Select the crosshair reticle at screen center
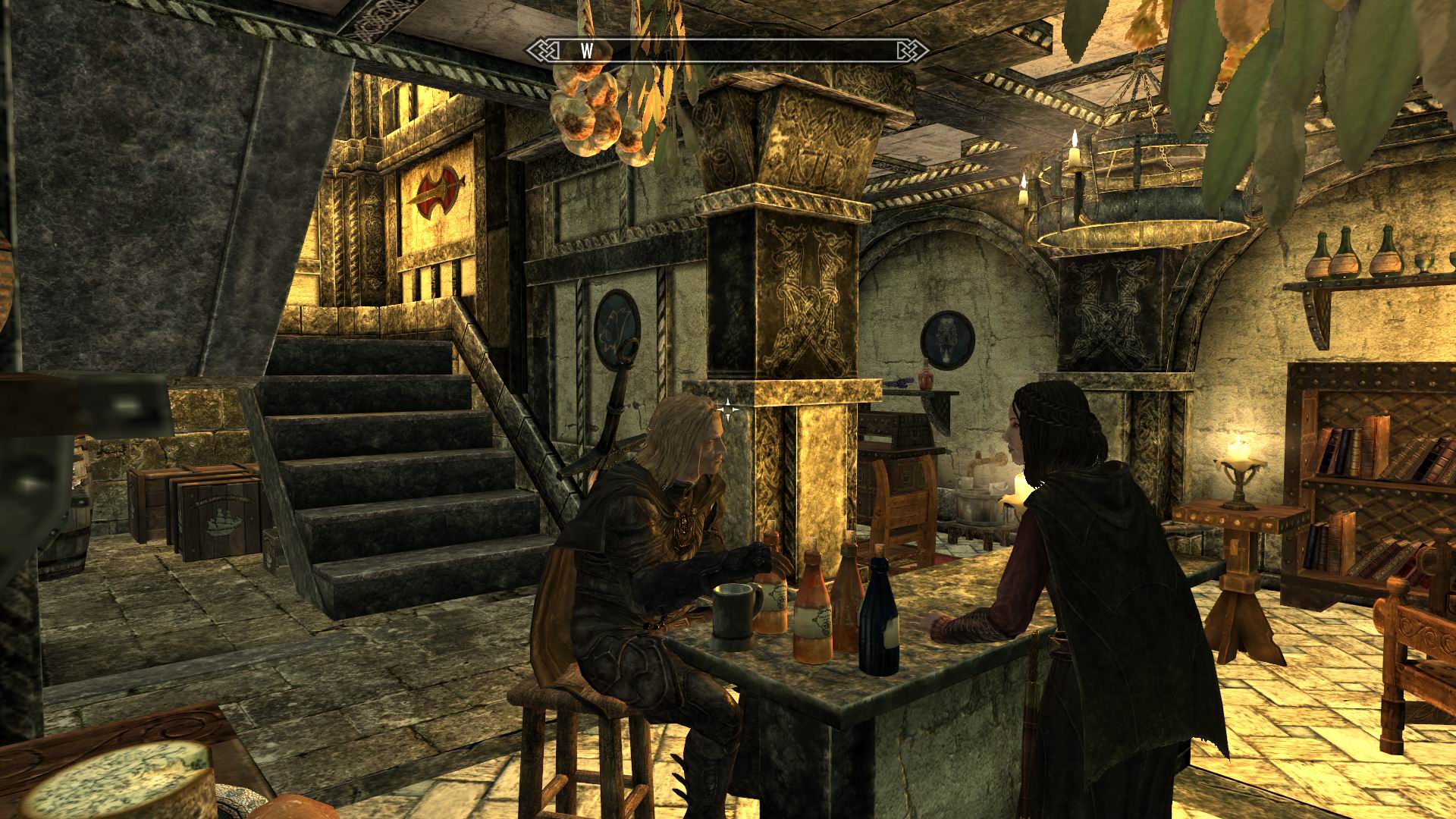This screenshot has height=819, width=1456. 728,409
